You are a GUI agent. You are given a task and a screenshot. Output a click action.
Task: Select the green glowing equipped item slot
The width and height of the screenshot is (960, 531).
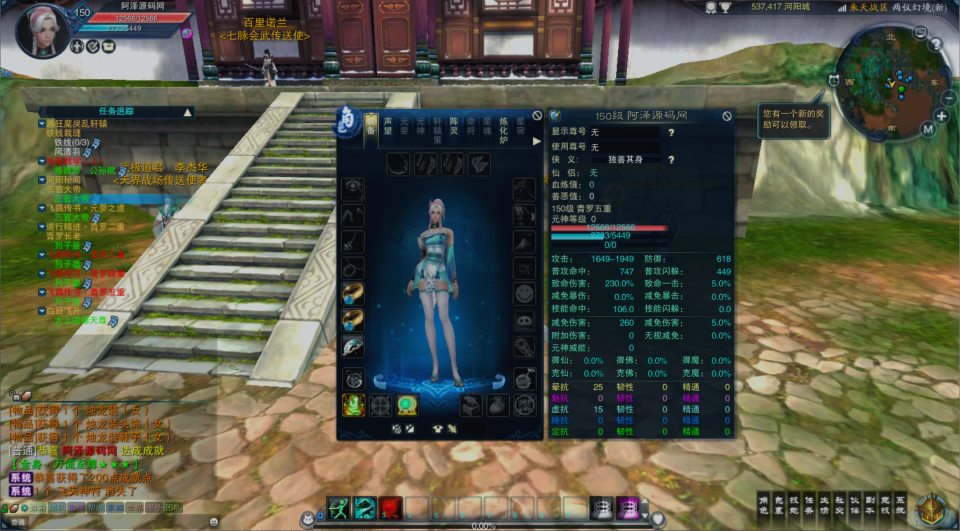[353, 404]
